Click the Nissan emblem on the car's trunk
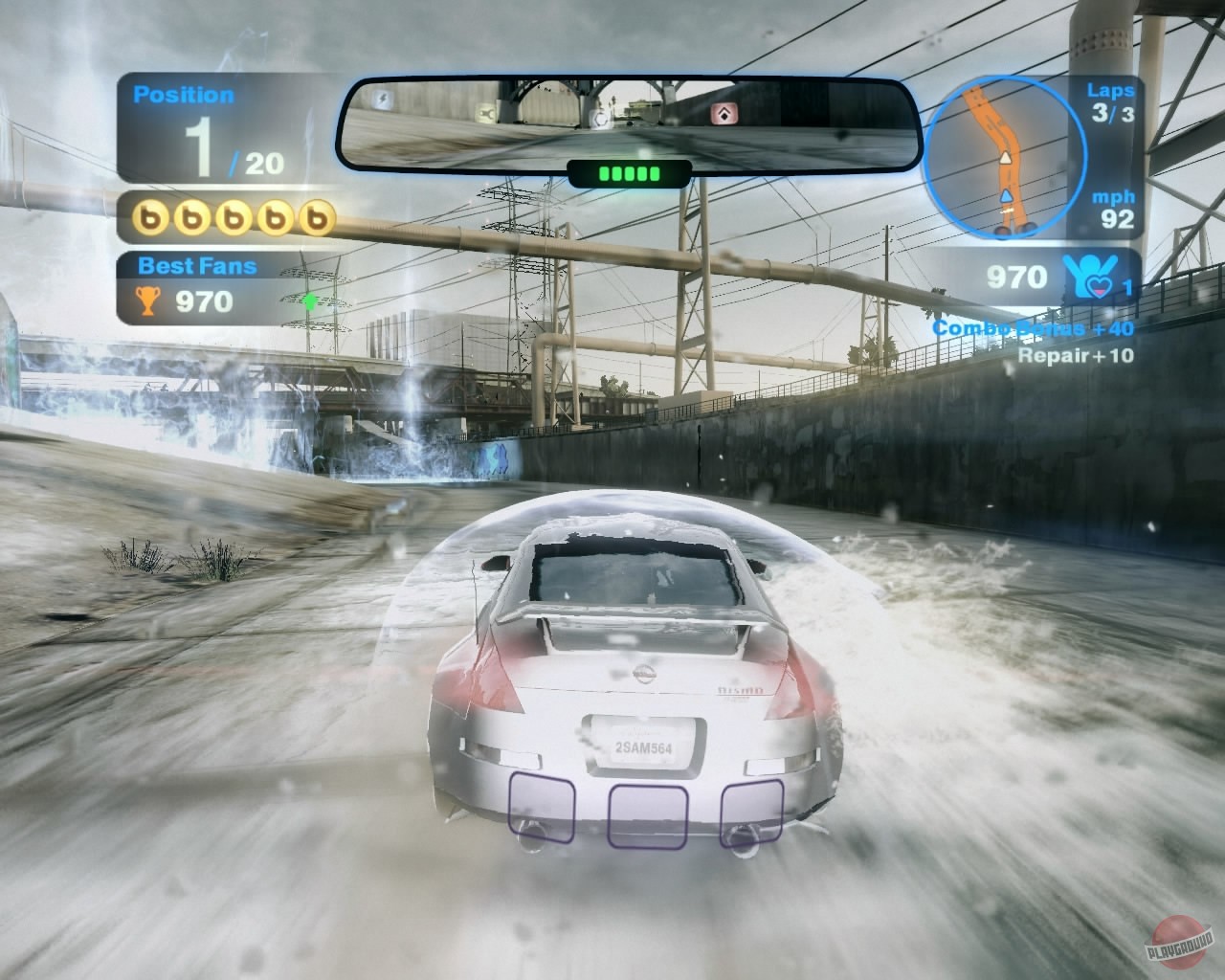 [x=644, y=676]
